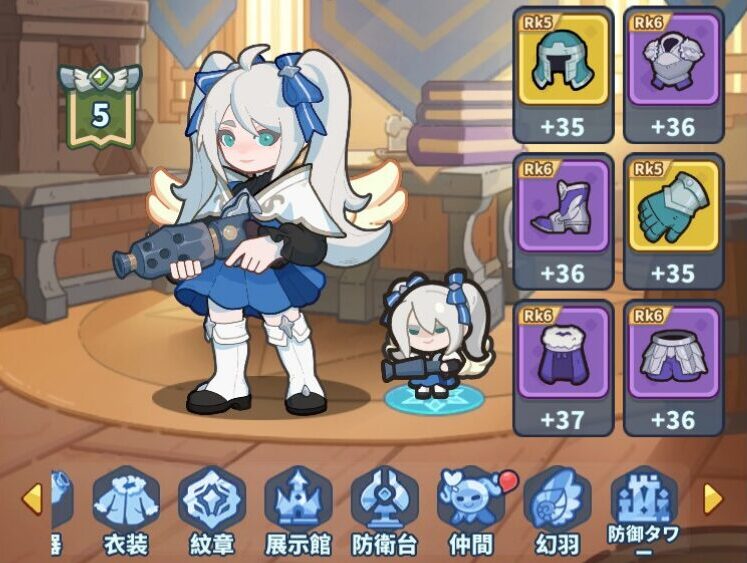
Task: Go to the 展示館 exhibition hall
Action: (298, 508)
